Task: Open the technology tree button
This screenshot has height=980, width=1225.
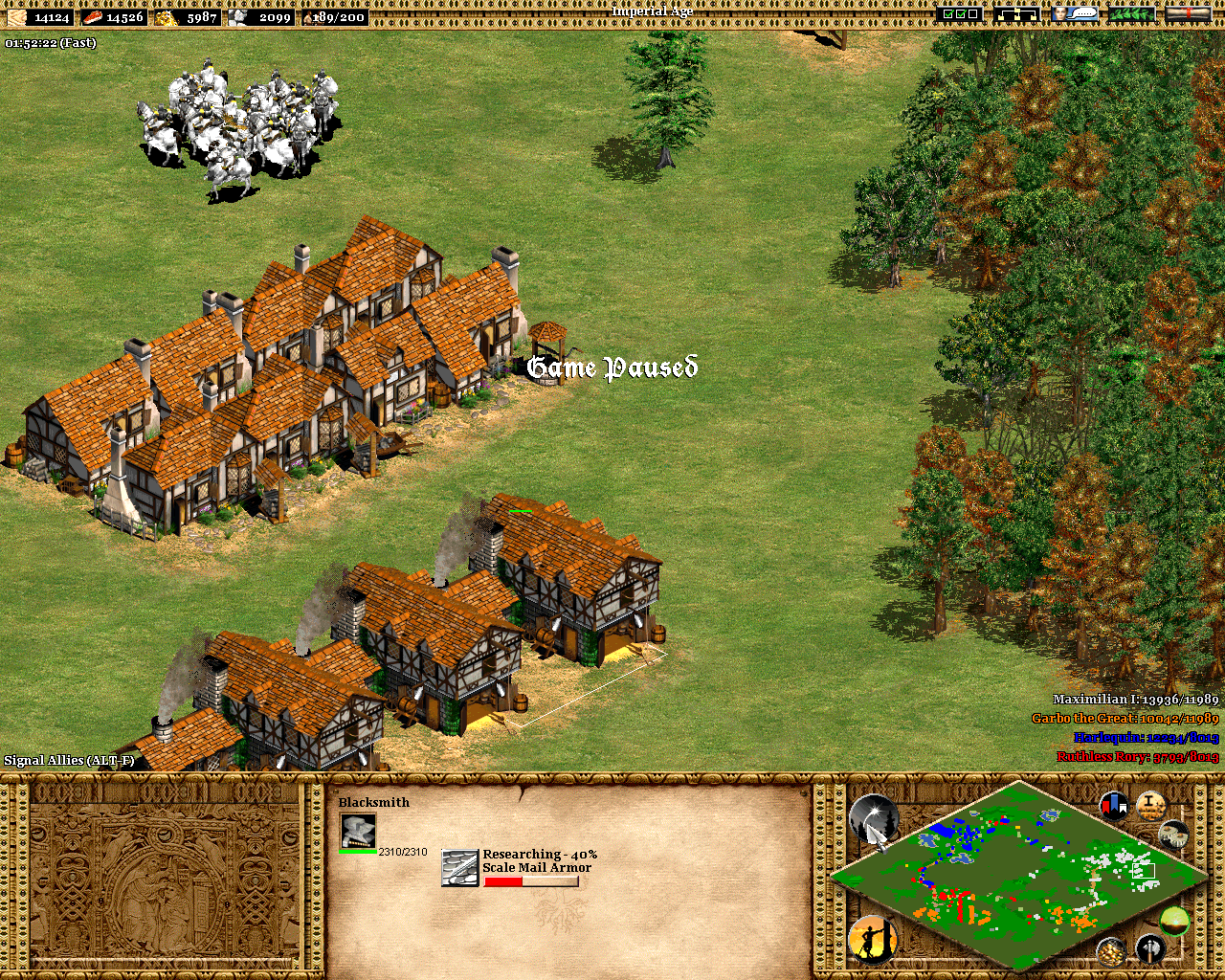Action: point(1016,14)
